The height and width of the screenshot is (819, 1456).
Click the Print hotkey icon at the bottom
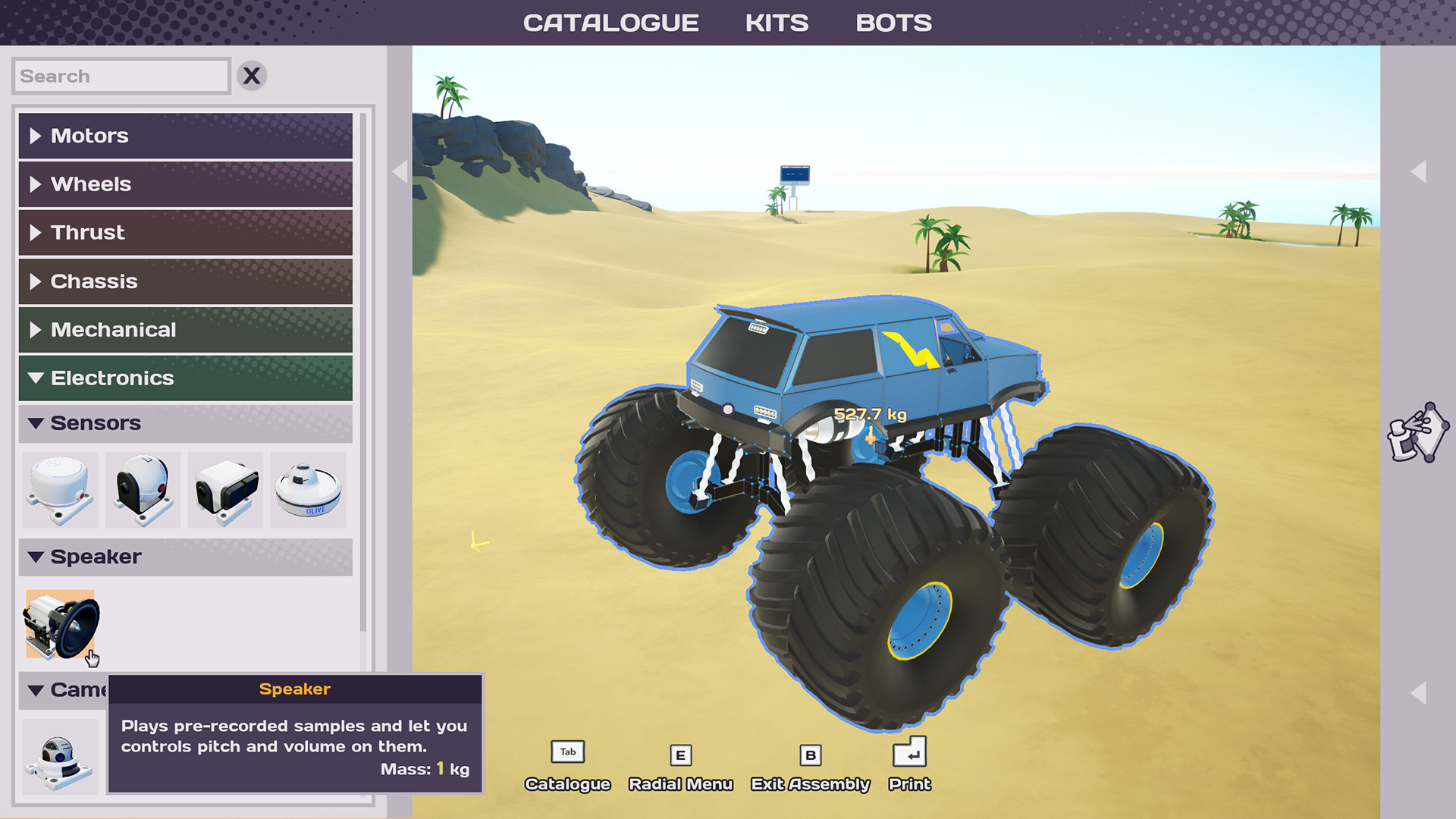(x=908, y=754)
